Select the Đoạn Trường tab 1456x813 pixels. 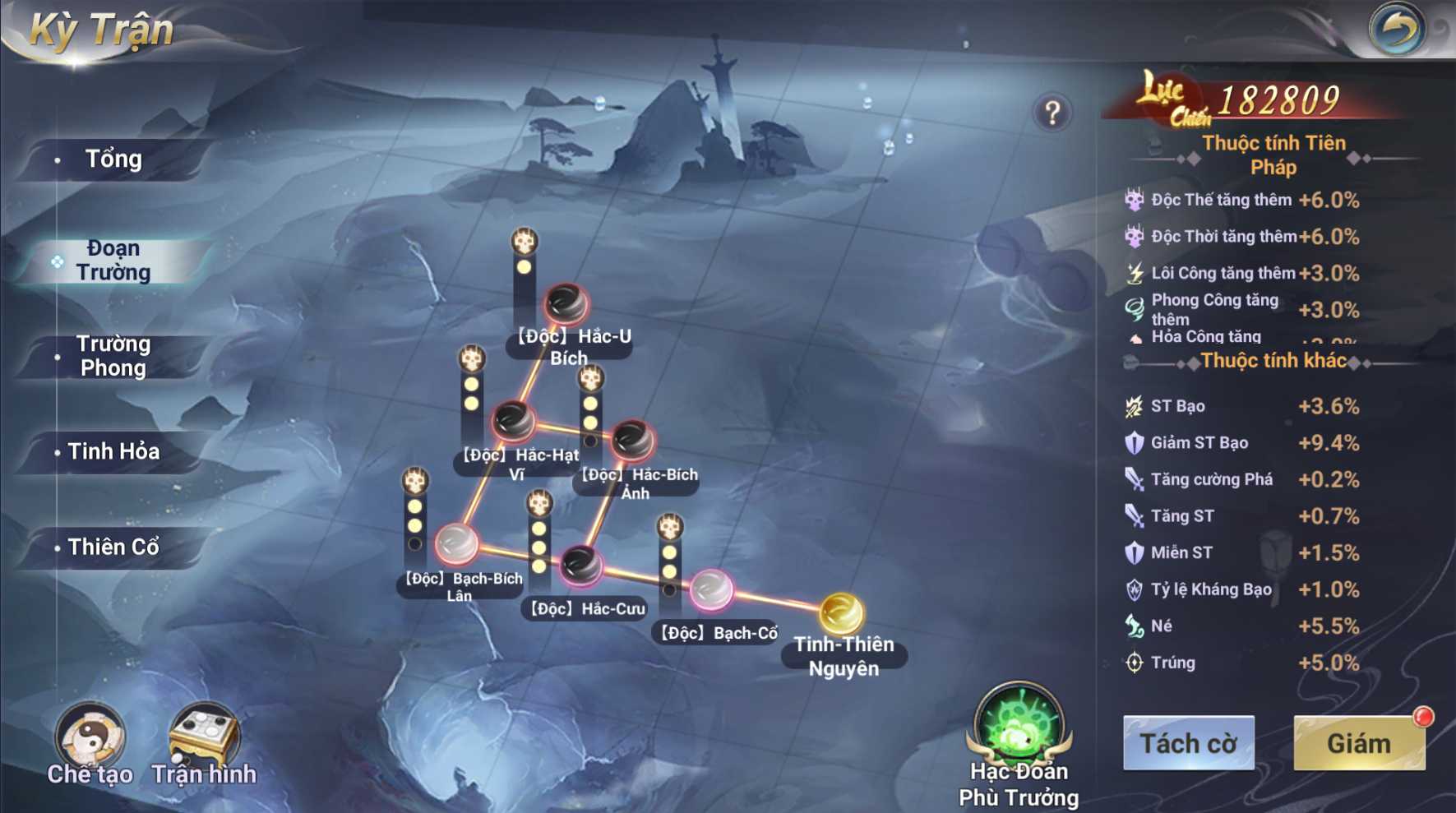113,261
